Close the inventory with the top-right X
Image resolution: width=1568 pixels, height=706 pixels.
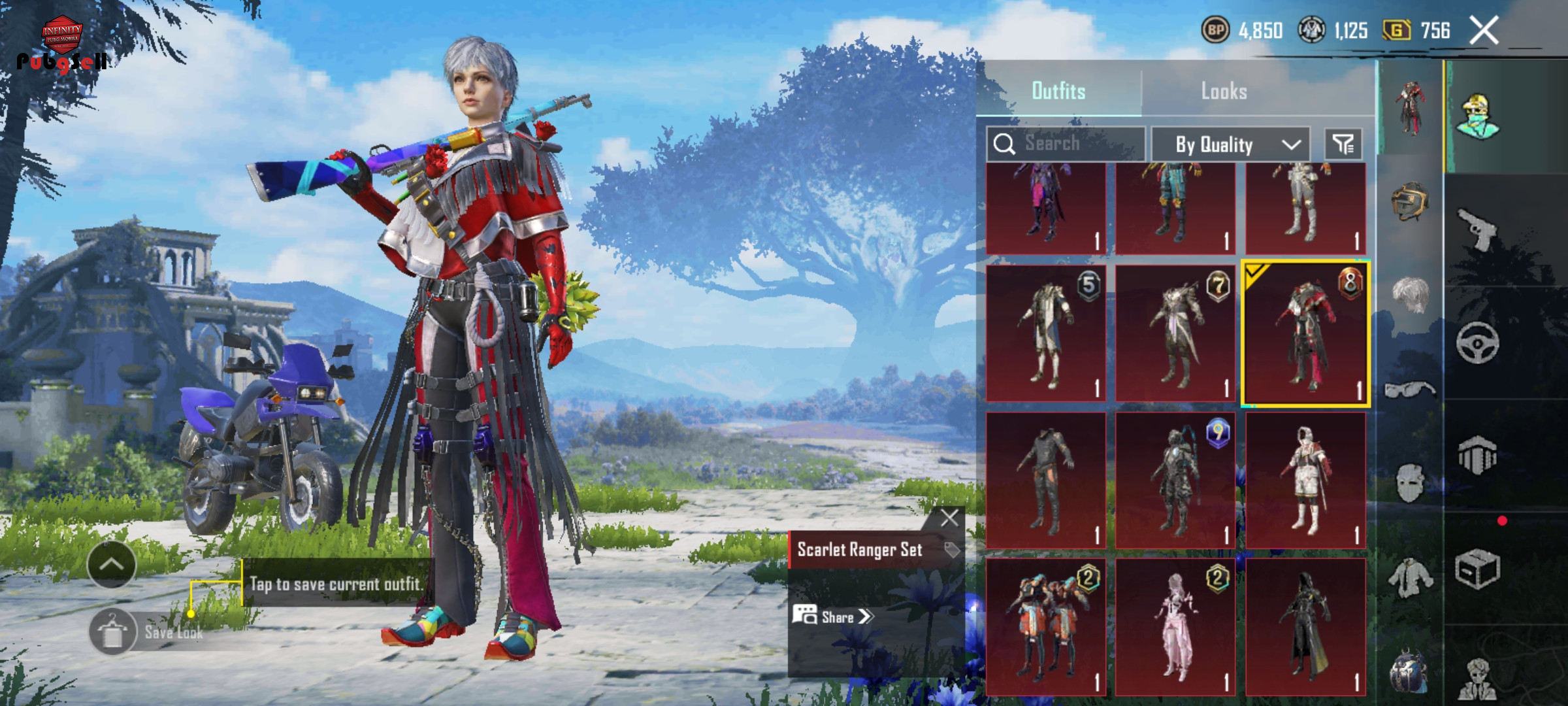click(1484, 31)
